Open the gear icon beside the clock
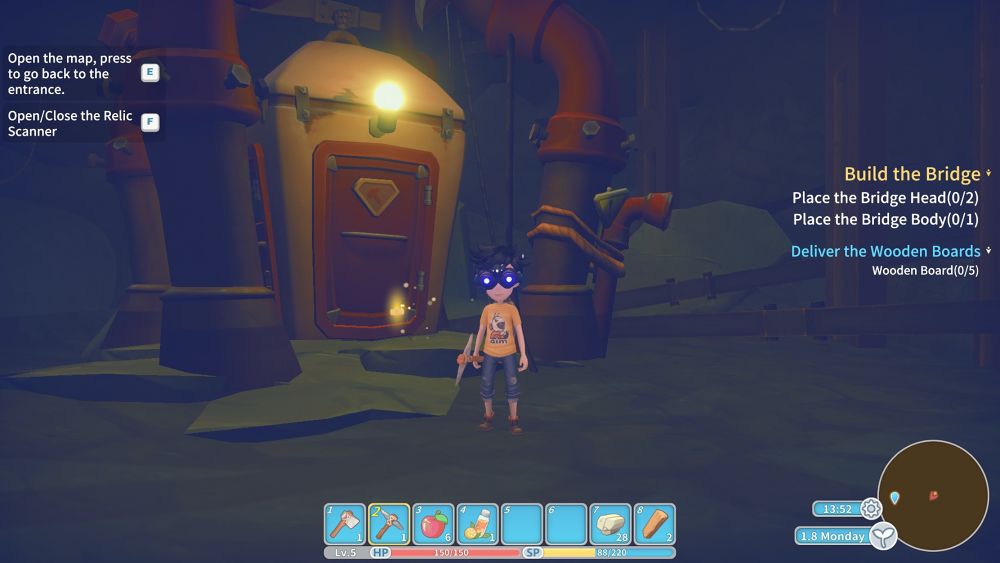 click(871, 508)
